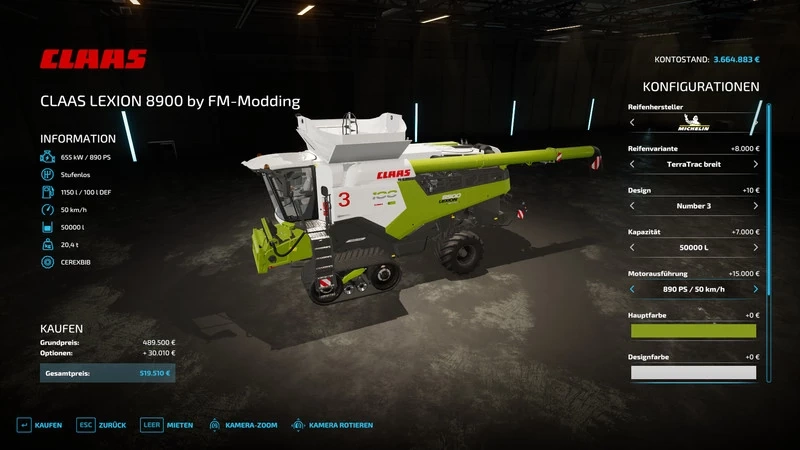
Task: Switch to previous Reifenvariante before TerraTrac breit
Action: coord(632,164)
